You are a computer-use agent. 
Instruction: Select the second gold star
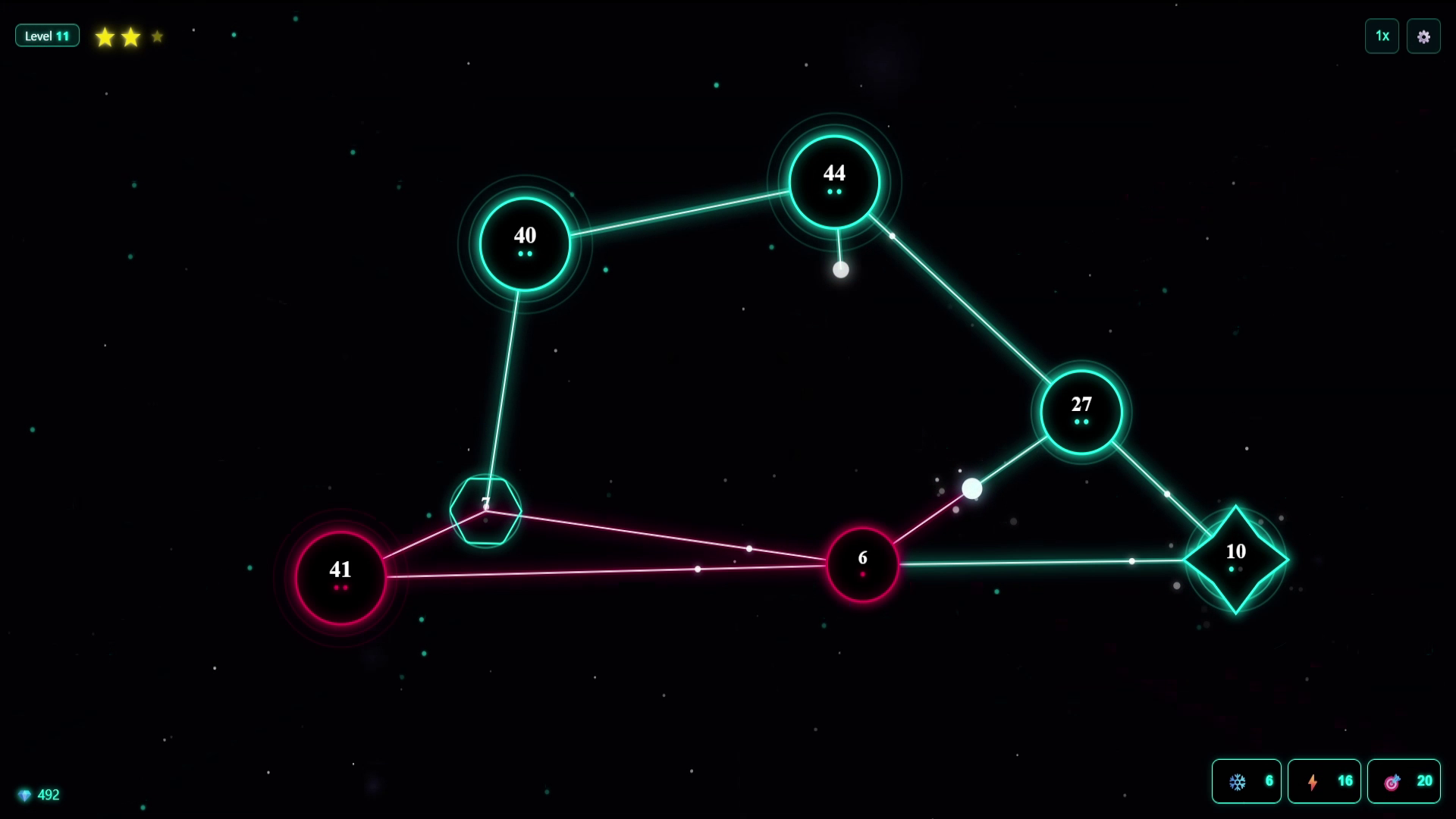tap(130, 36)
